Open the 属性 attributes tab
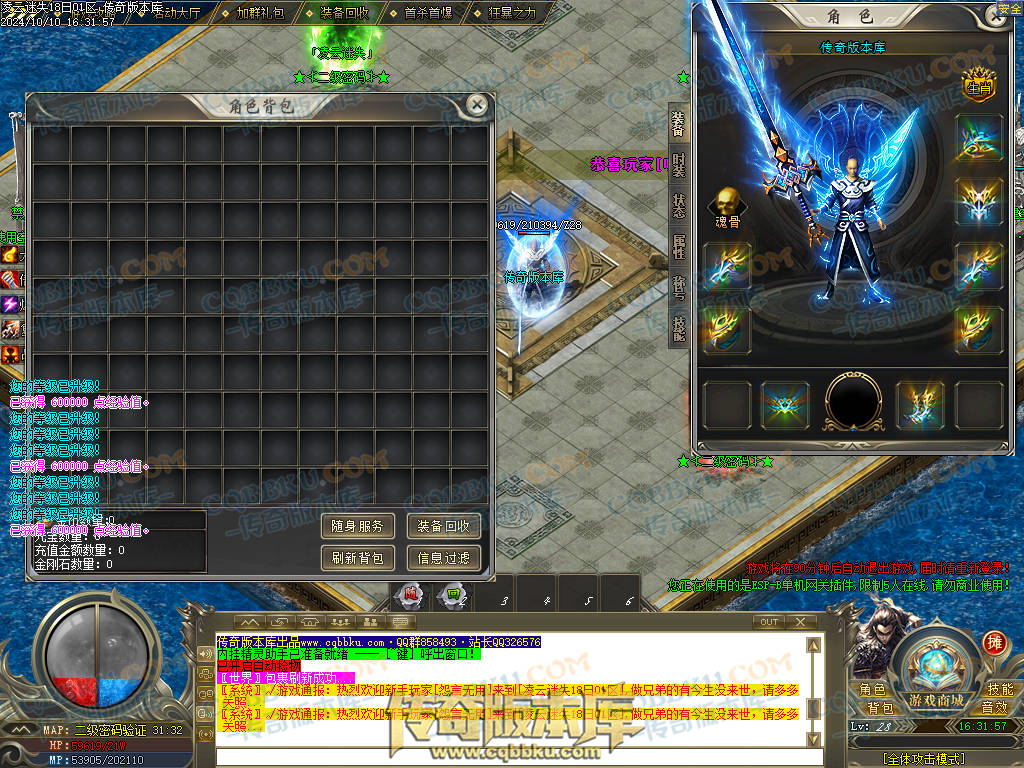 tap(678, 246)
